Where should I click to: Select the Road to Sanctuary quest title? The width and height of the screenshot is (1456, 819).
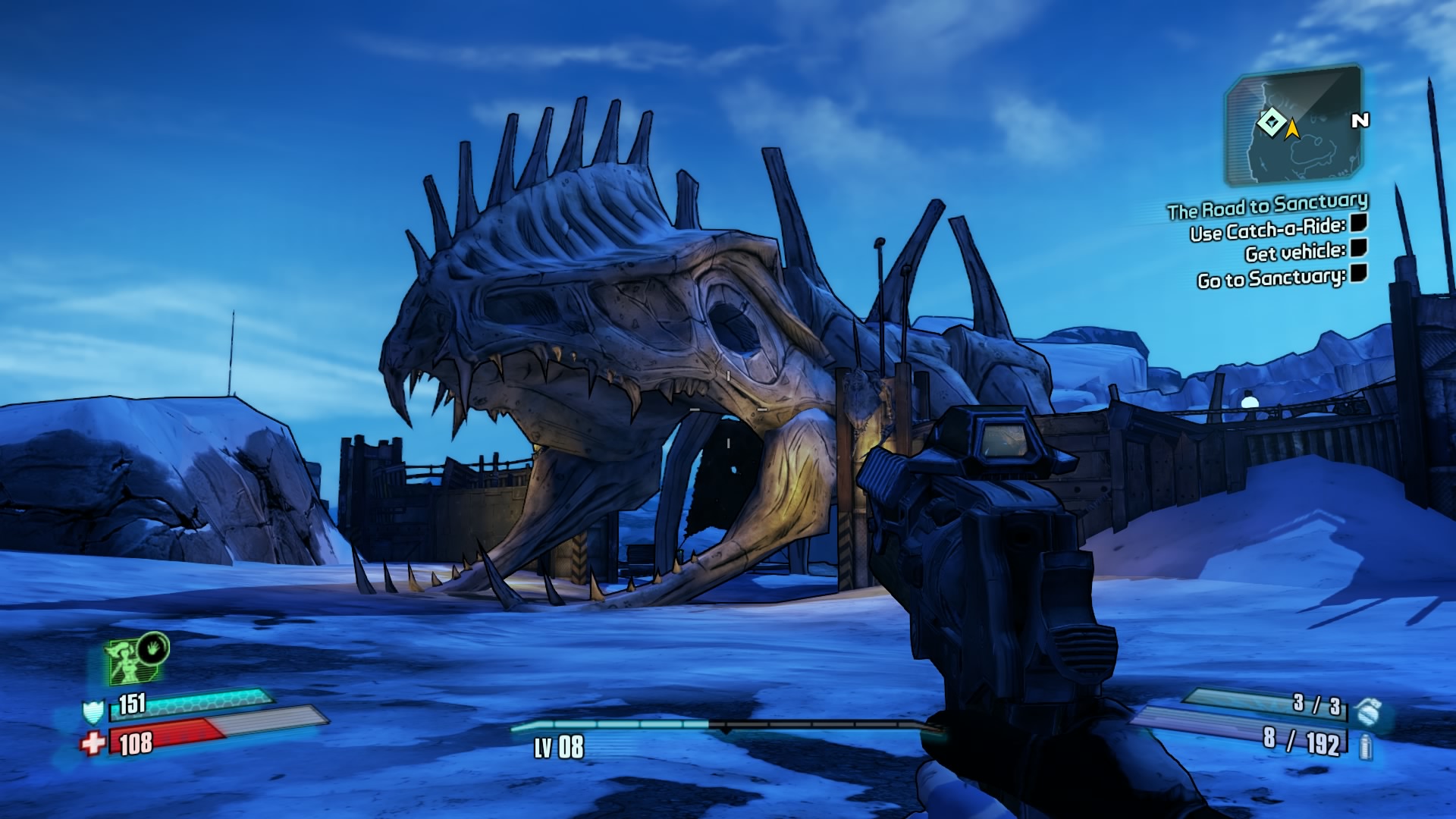(1267, 206)
